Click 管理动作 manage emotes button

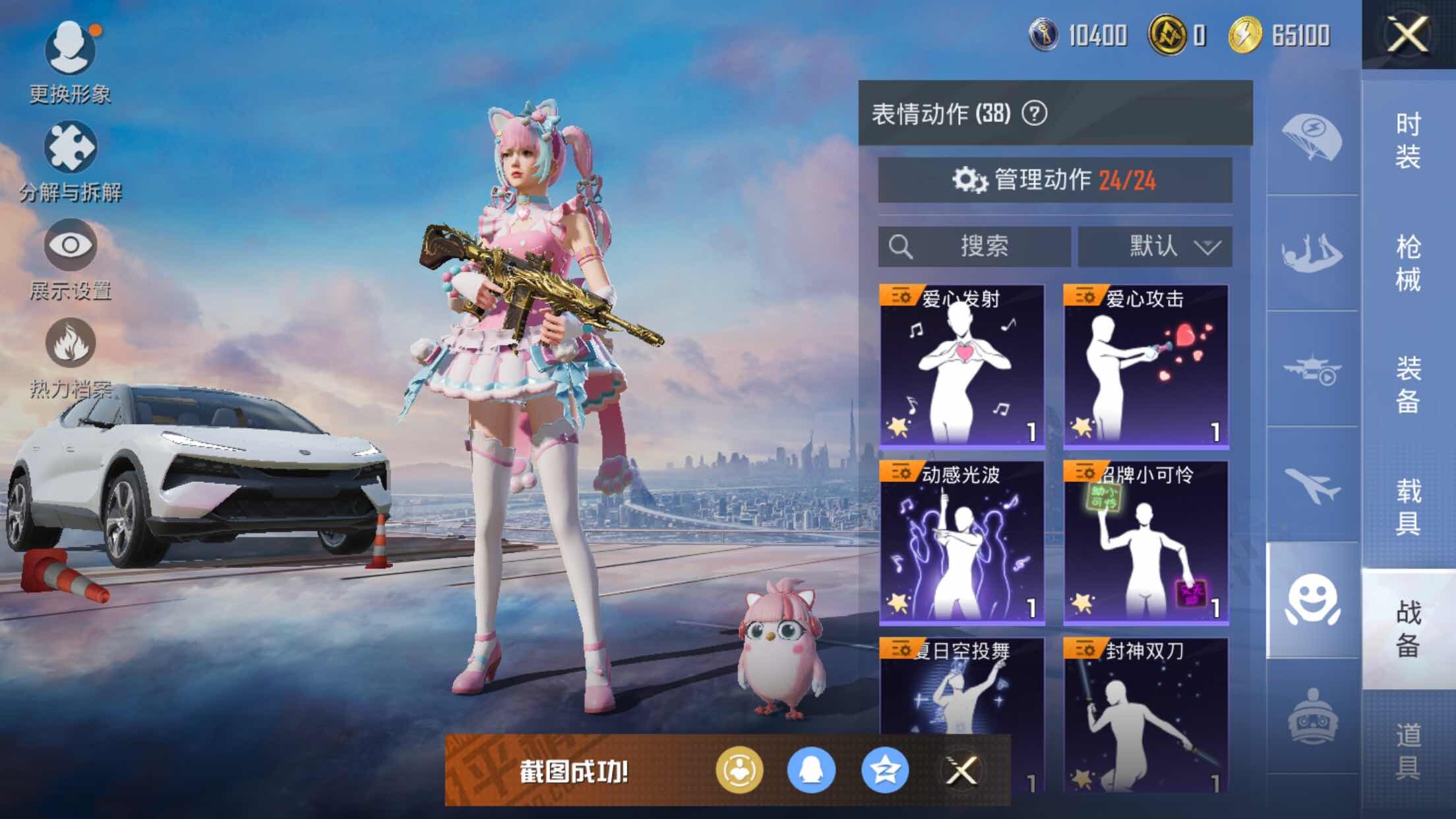coord(1054,179)
